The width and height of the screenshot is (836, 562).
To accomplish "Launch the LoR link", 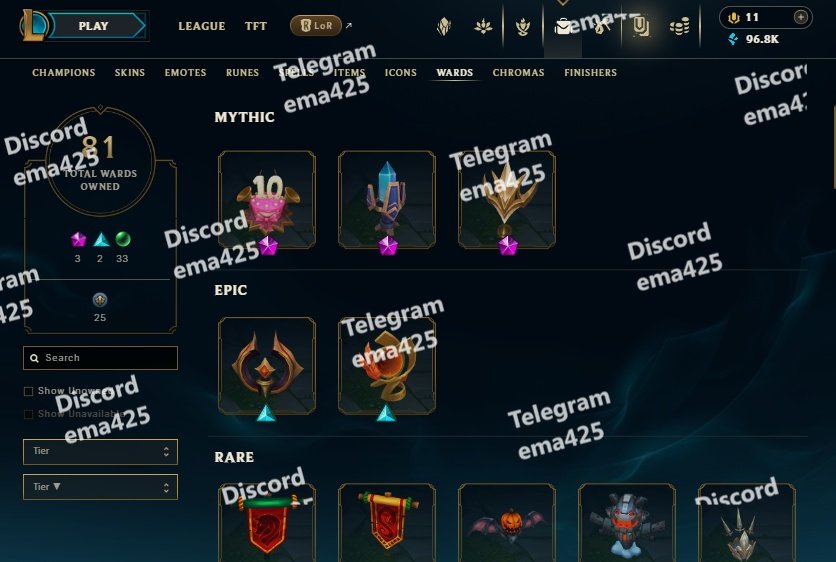I will pos(316,26).
